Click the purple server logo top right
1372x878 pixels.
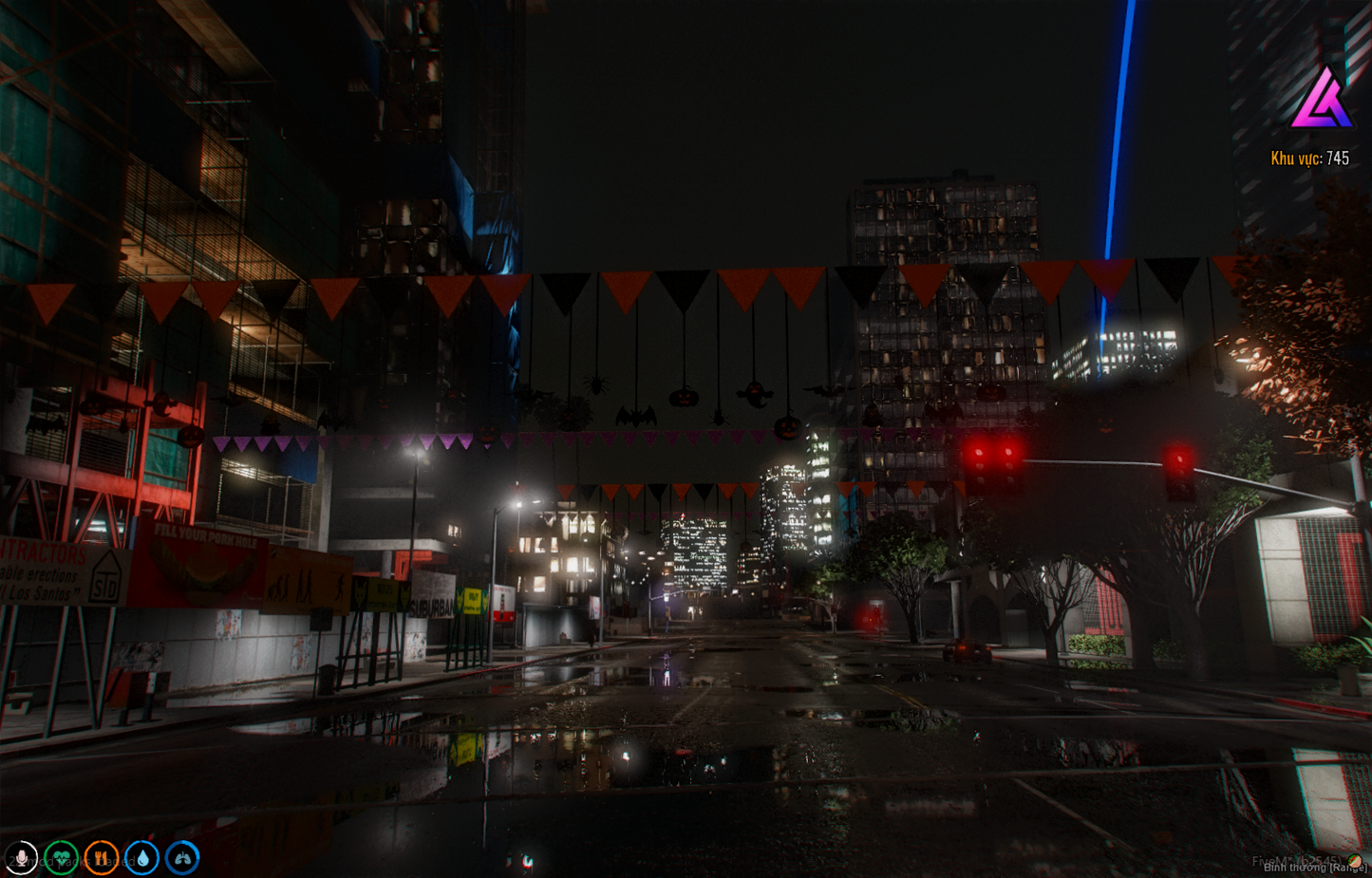pos(1322,98)
